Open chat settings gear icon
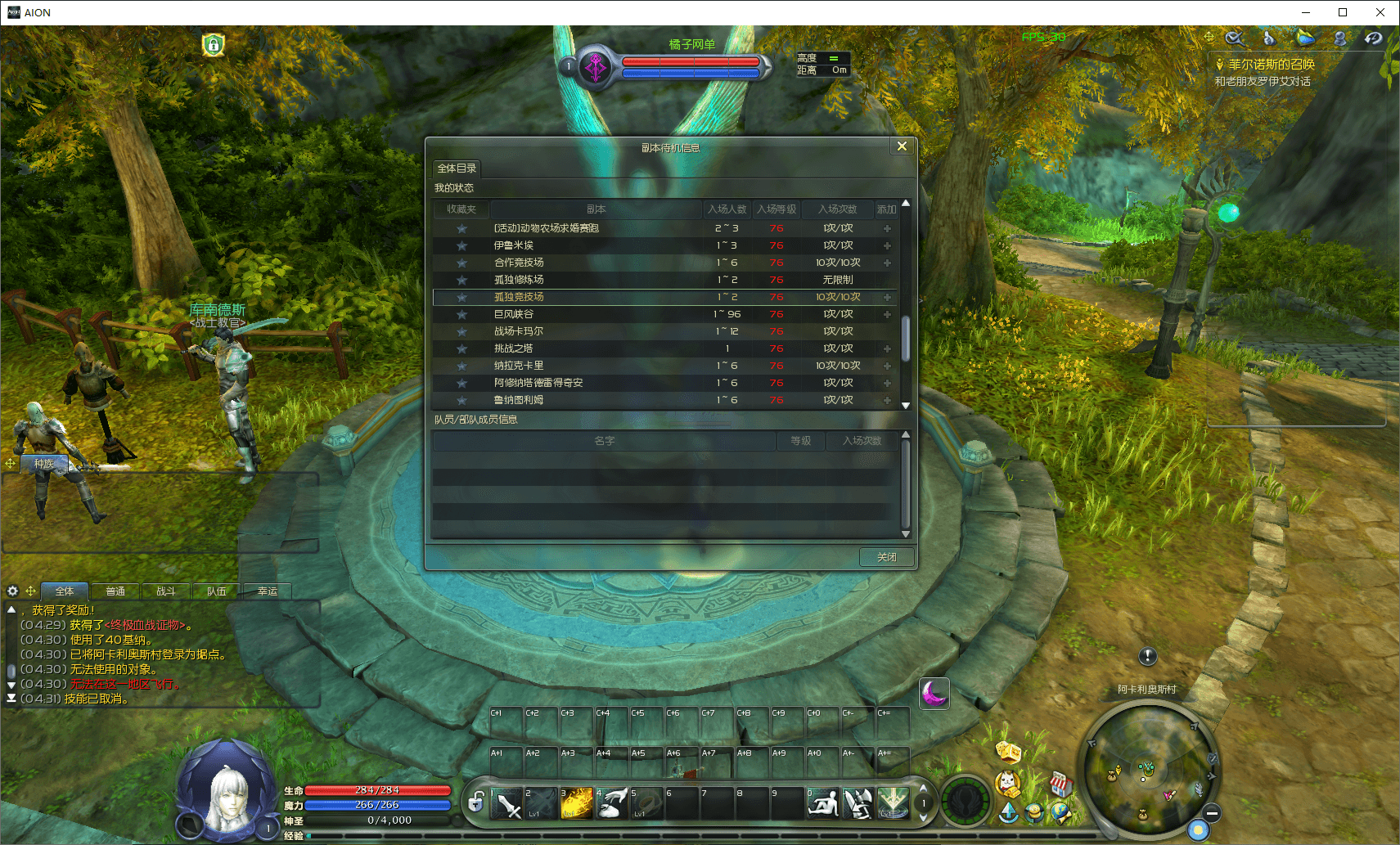 click(x=12, y=591)
